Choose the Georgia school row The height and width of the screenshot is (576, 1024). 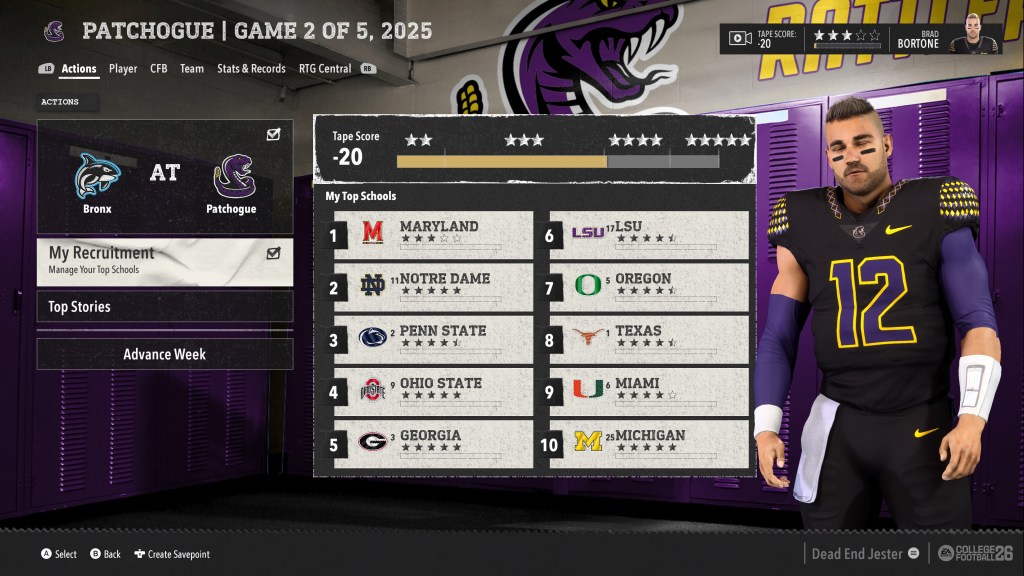[433, 443]
